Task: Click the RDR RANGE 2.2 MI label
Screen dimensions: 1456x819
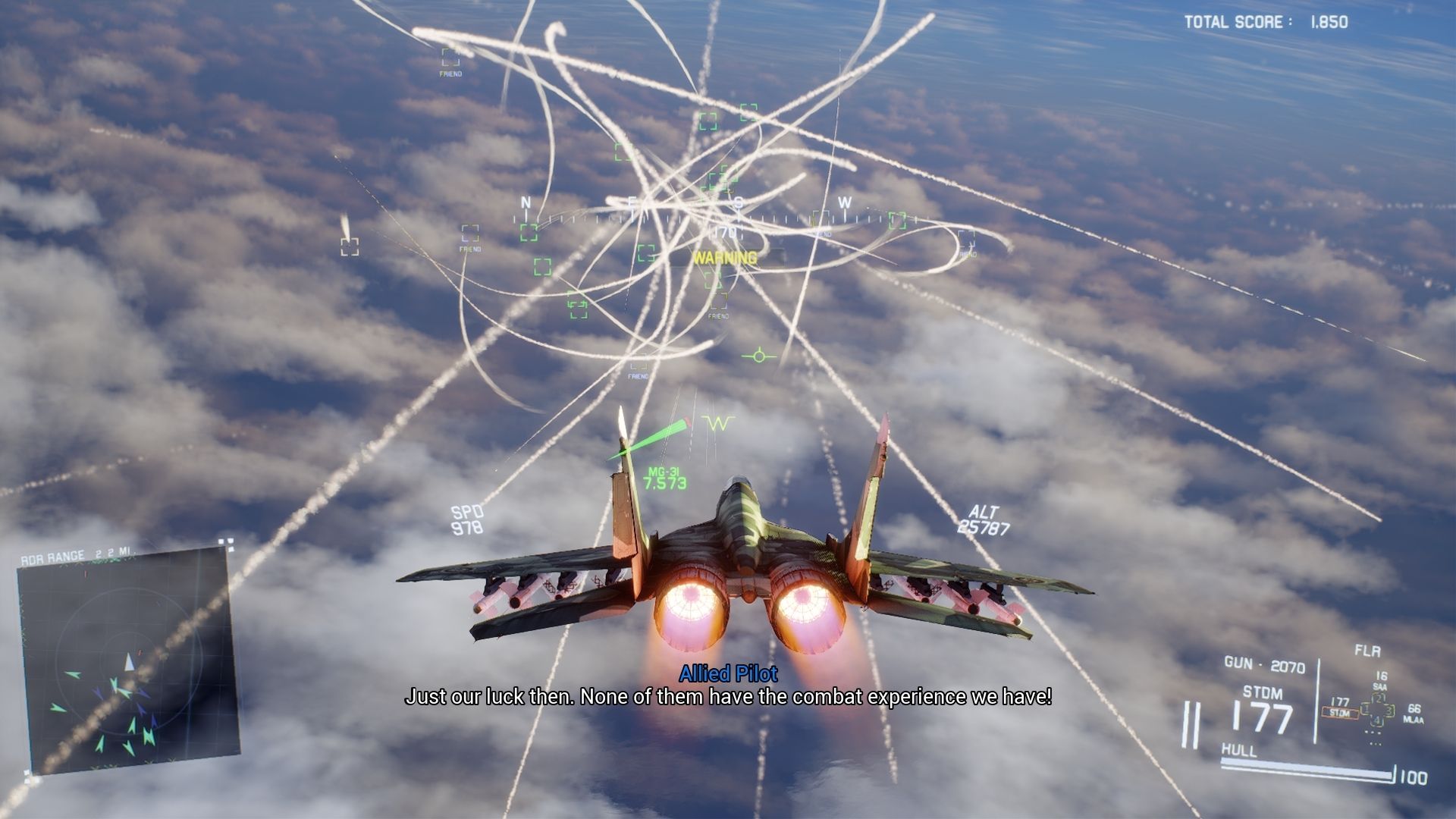Action: (78, 554)
